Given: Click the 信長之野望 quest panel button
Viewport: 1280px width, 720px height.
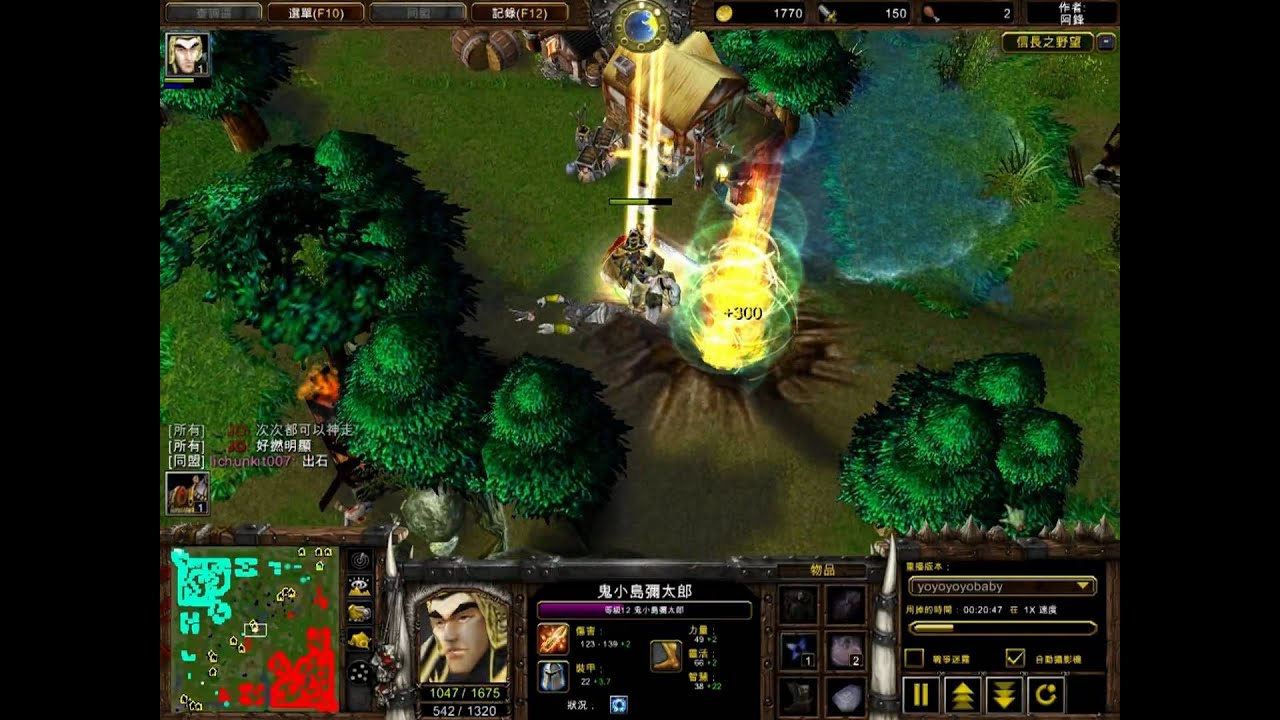Looking at the screenshot, I should coord(1047,43).
